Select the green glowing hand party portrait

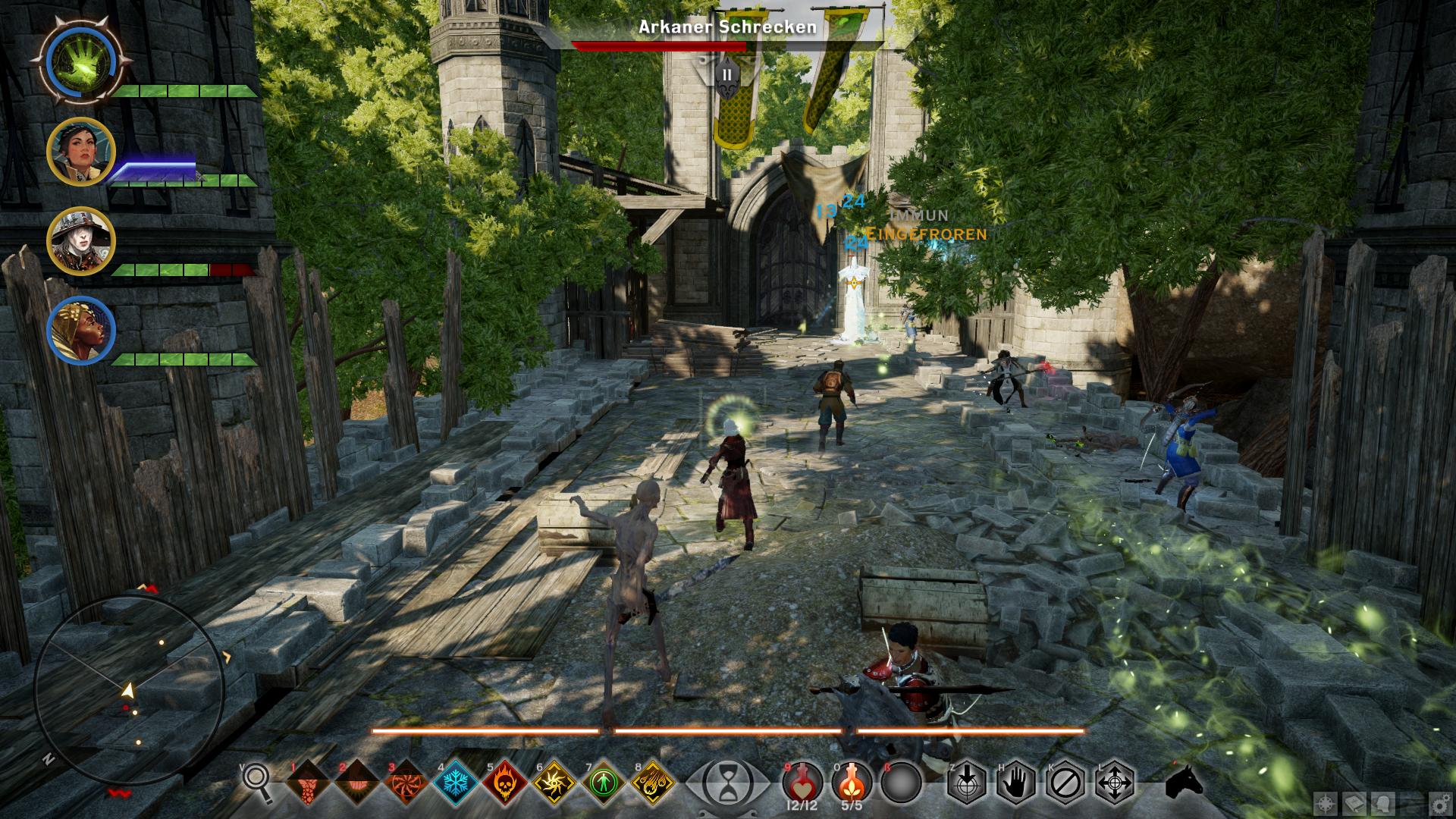click(x=81, y=59)
